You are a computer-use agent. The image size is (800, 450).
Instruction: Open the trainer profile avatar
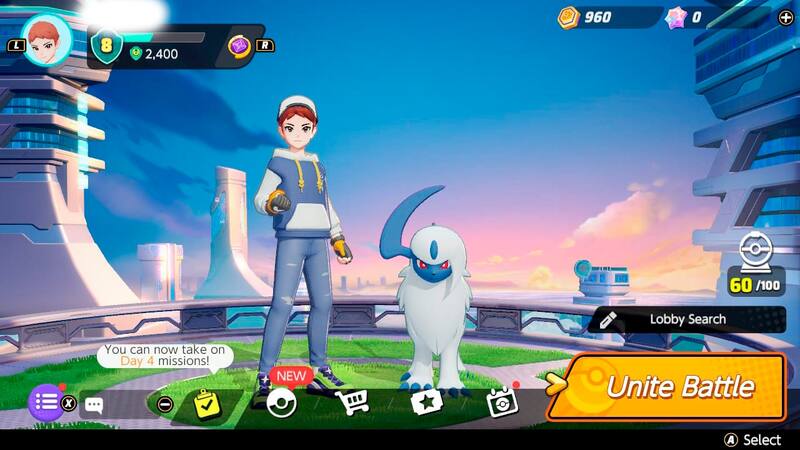click(46, 41)
